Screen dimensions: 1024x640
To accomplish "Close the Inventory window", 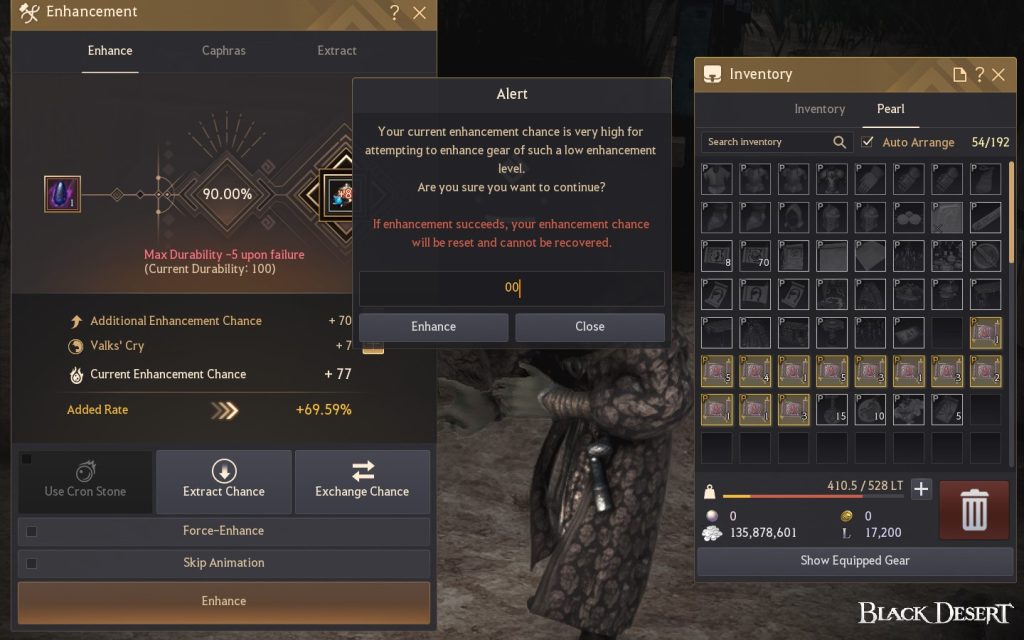I will [x=998, y=75].
